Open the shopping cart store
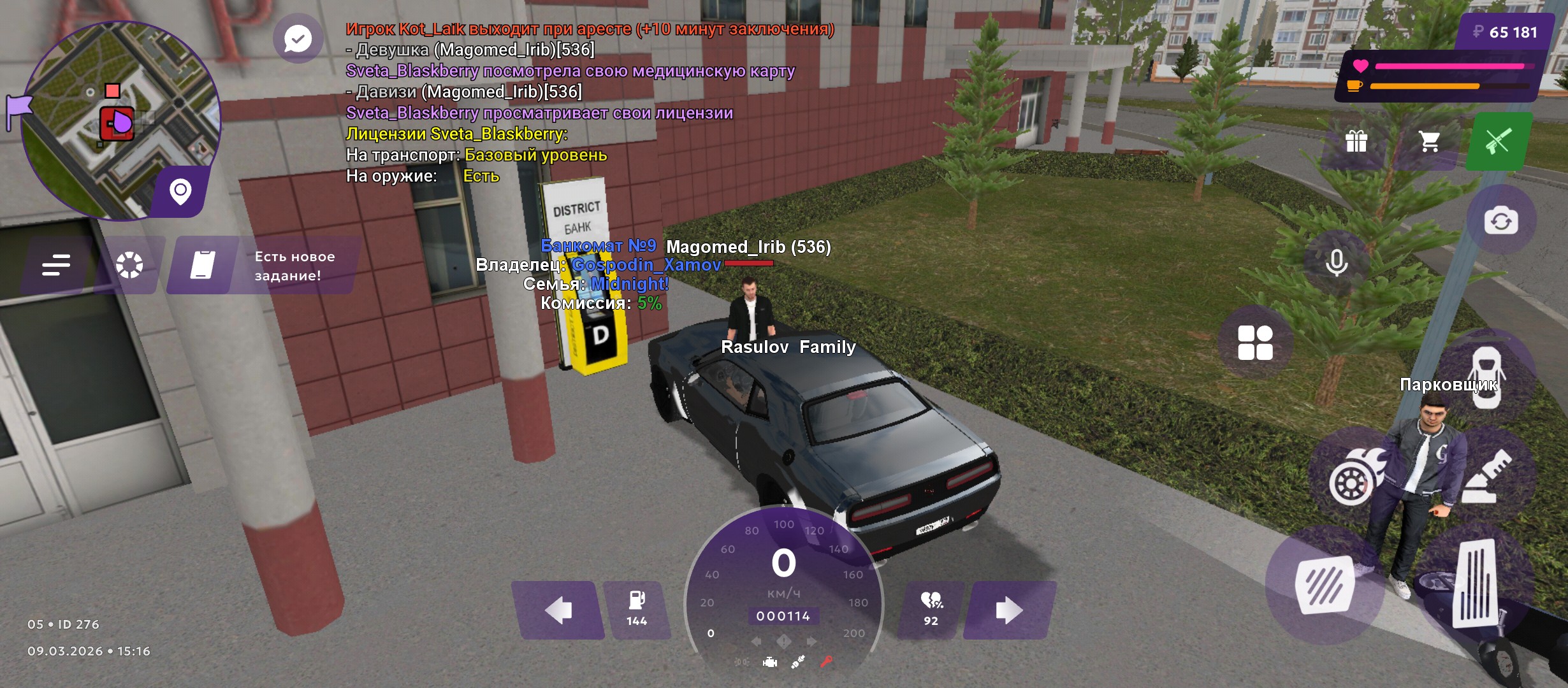The width and height of the screenshot is (1568, 688). click(x=1429, y=141)
